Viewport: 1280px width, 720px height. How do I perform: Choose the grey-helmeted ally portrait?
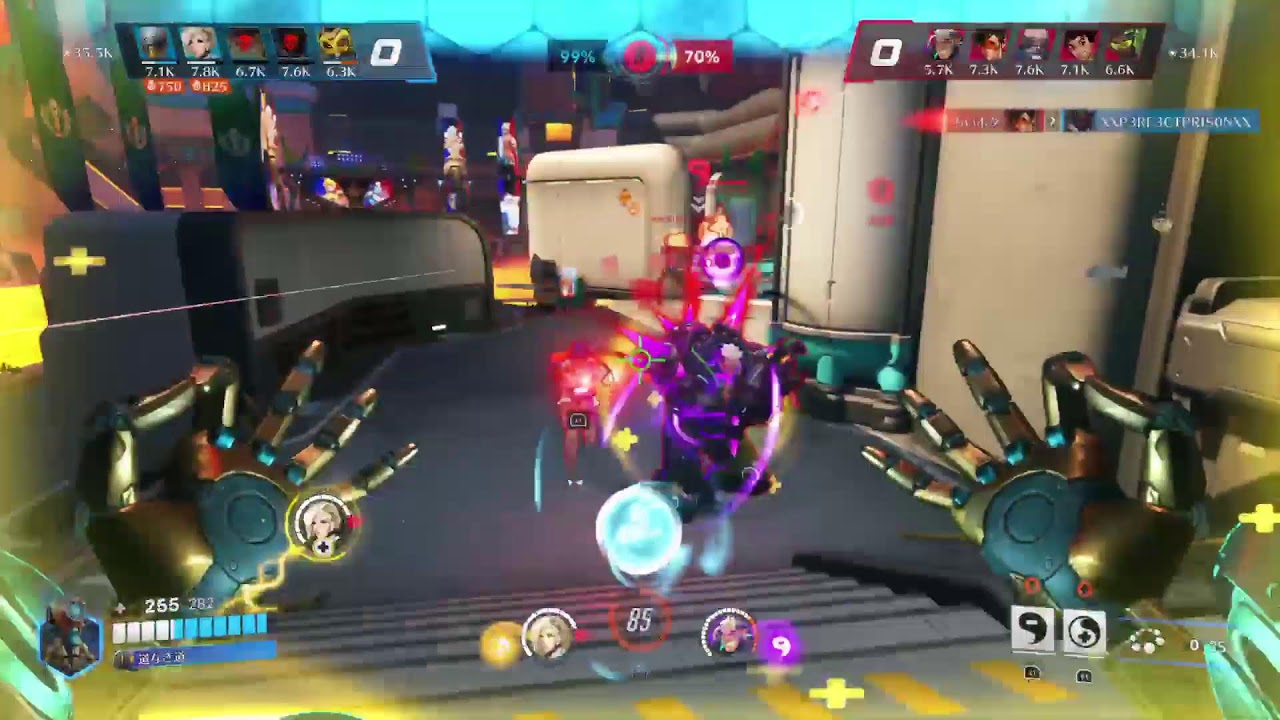(x=154, y=44)
